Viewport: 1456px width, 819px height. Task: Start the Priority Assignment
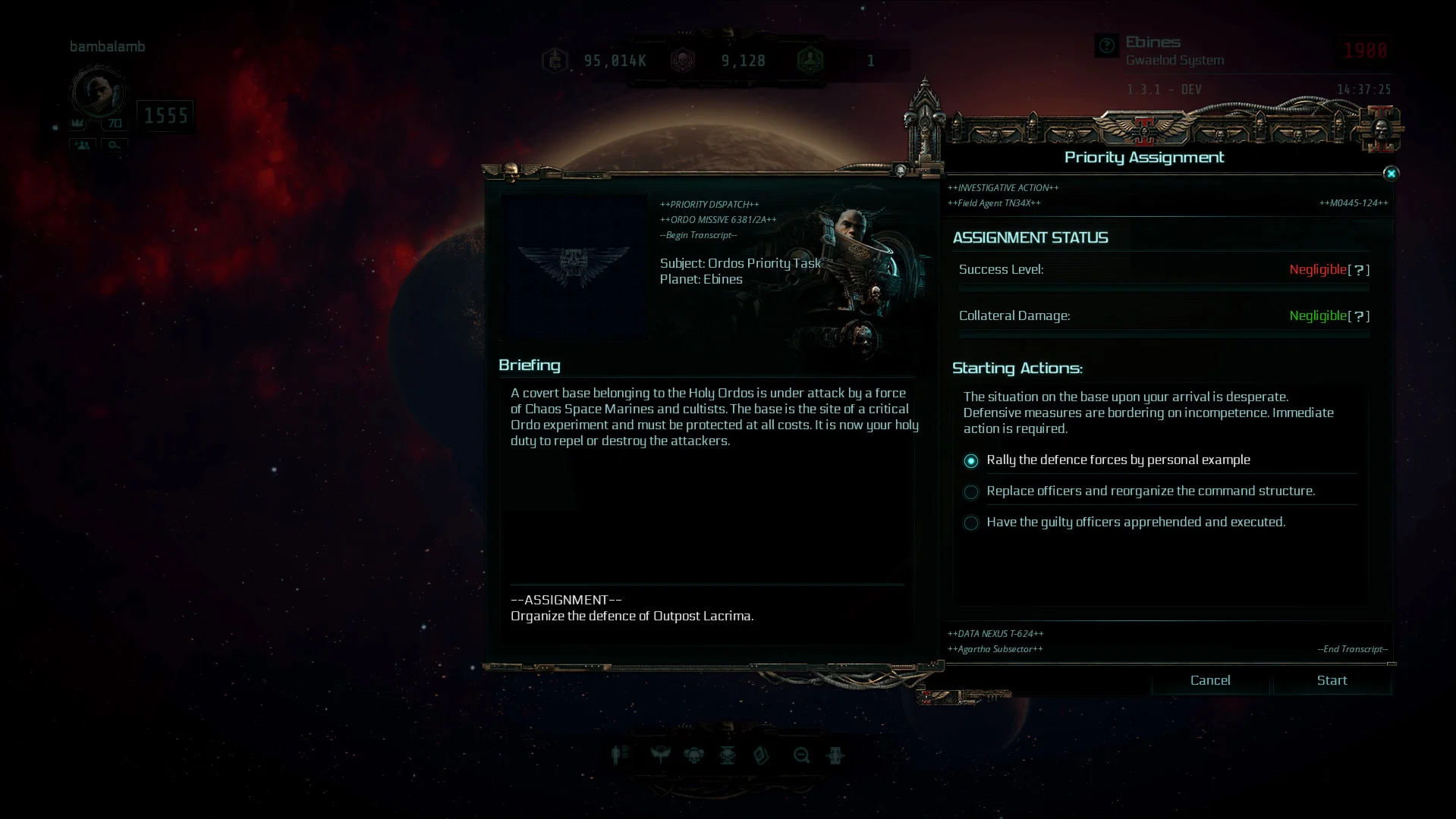(1332, 680)
